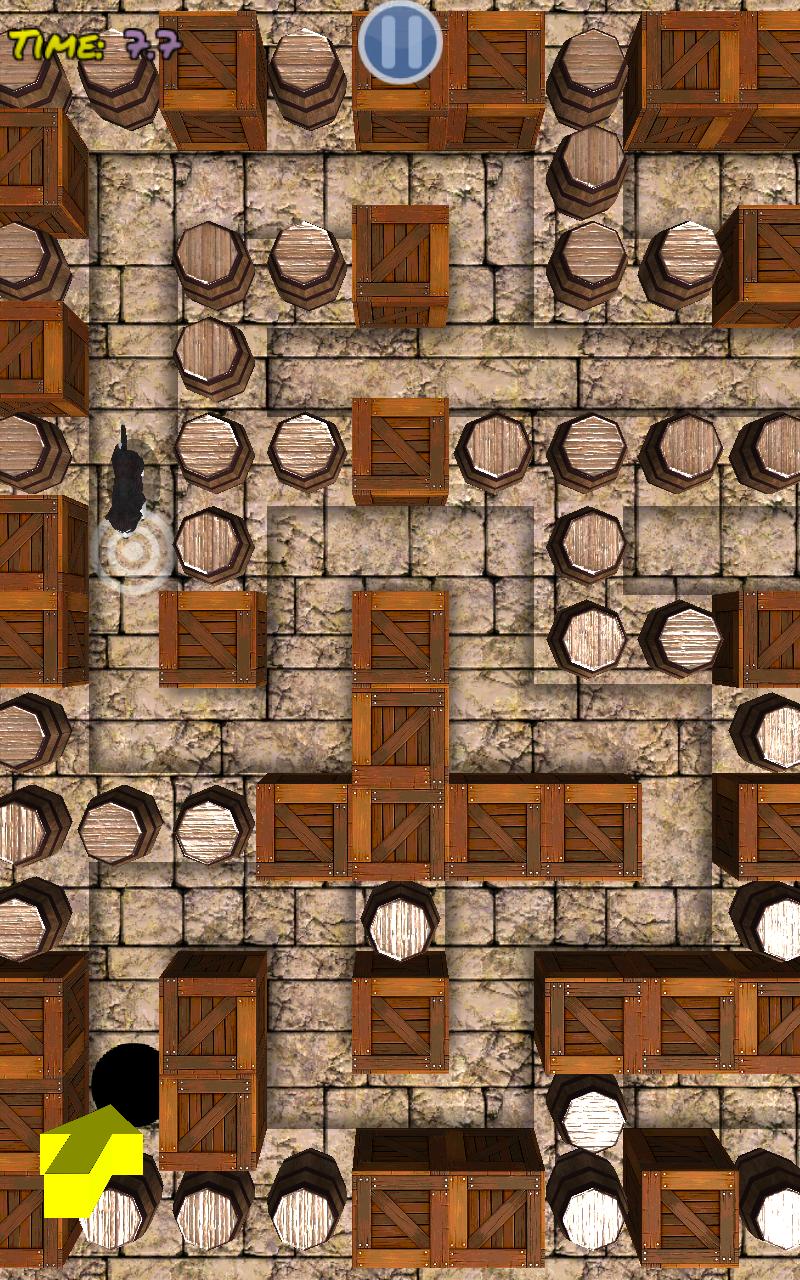Pause the game with the round blue button
The image size is (800, 1280).
click(x=400, y=42)
